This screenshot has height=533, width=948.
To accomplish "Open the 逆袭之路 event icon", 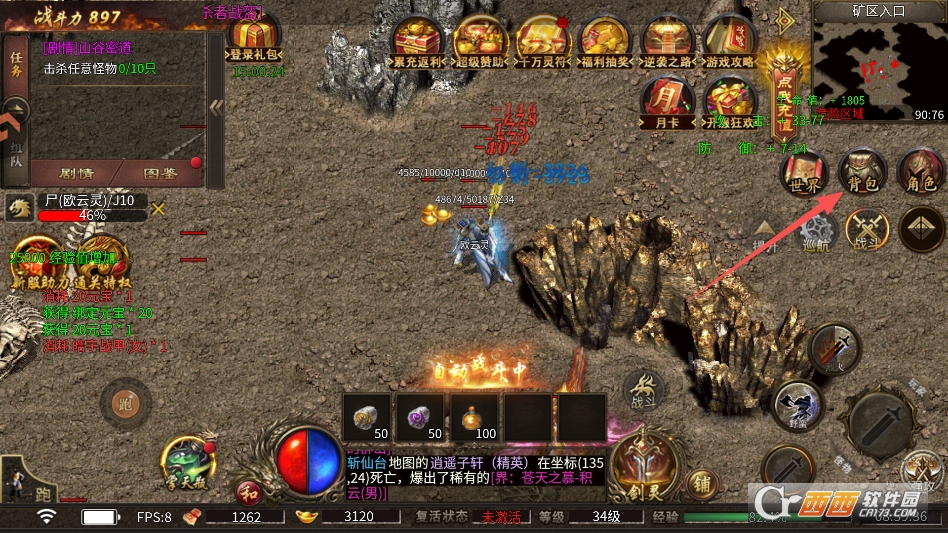I will pyautogui.click(x=666, y=43).
